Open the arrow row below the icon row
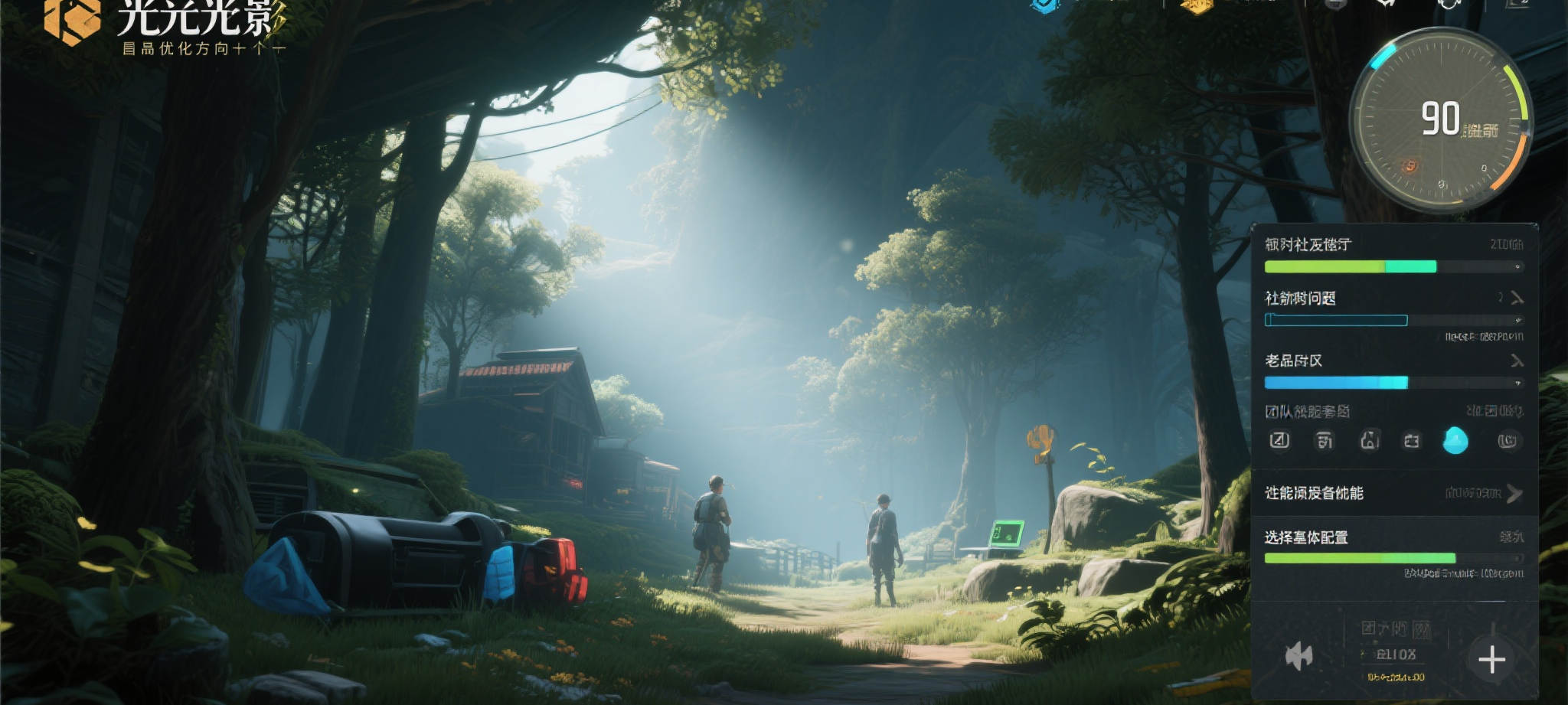Screen dimensions: 1568x705 1514,494
